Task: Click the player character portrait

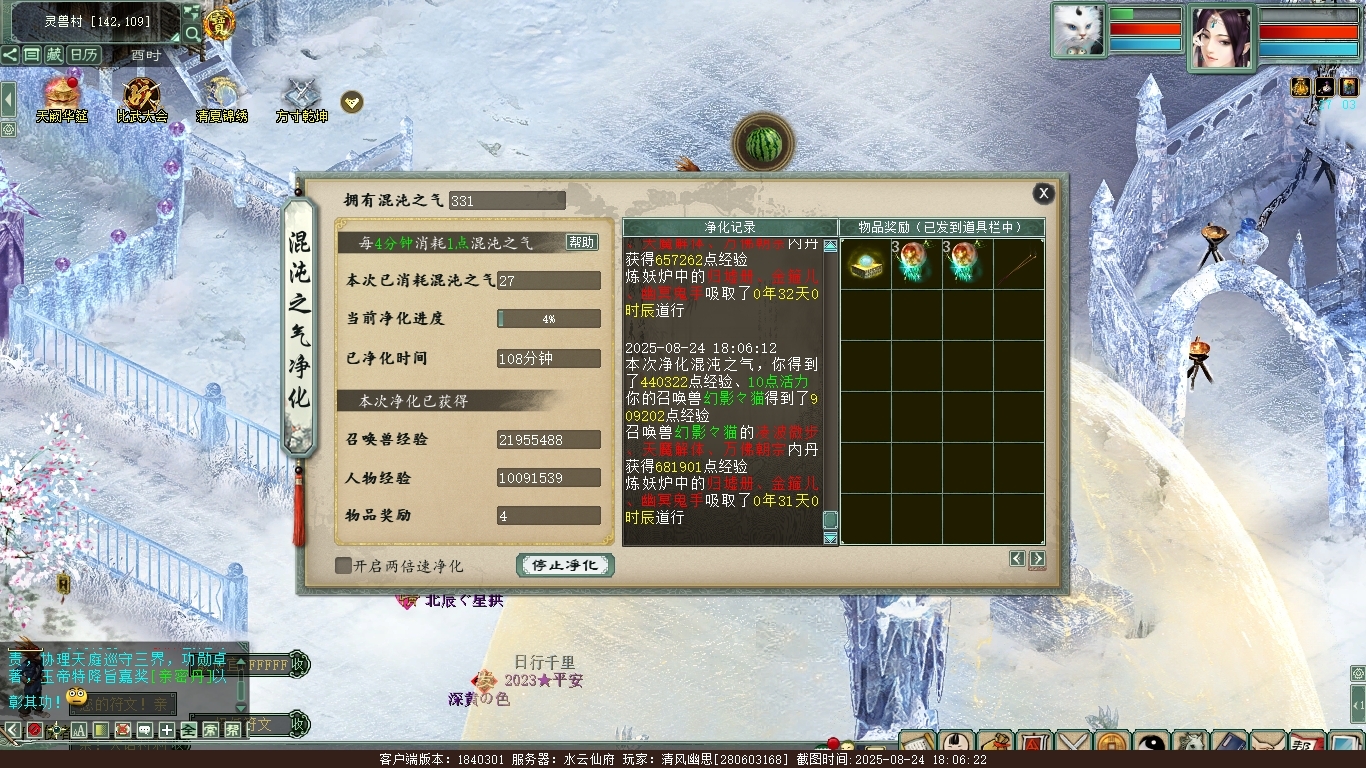Action: (1221, 38)
